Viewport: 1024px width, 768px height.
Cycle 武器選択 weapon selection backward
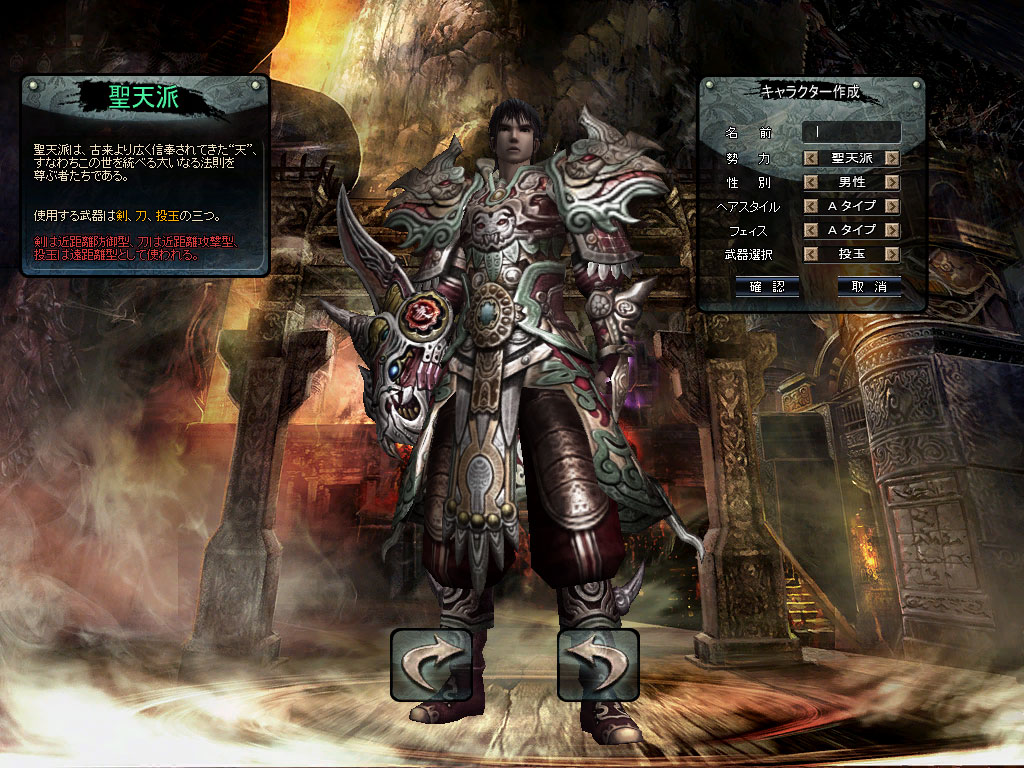coord(811,254)
